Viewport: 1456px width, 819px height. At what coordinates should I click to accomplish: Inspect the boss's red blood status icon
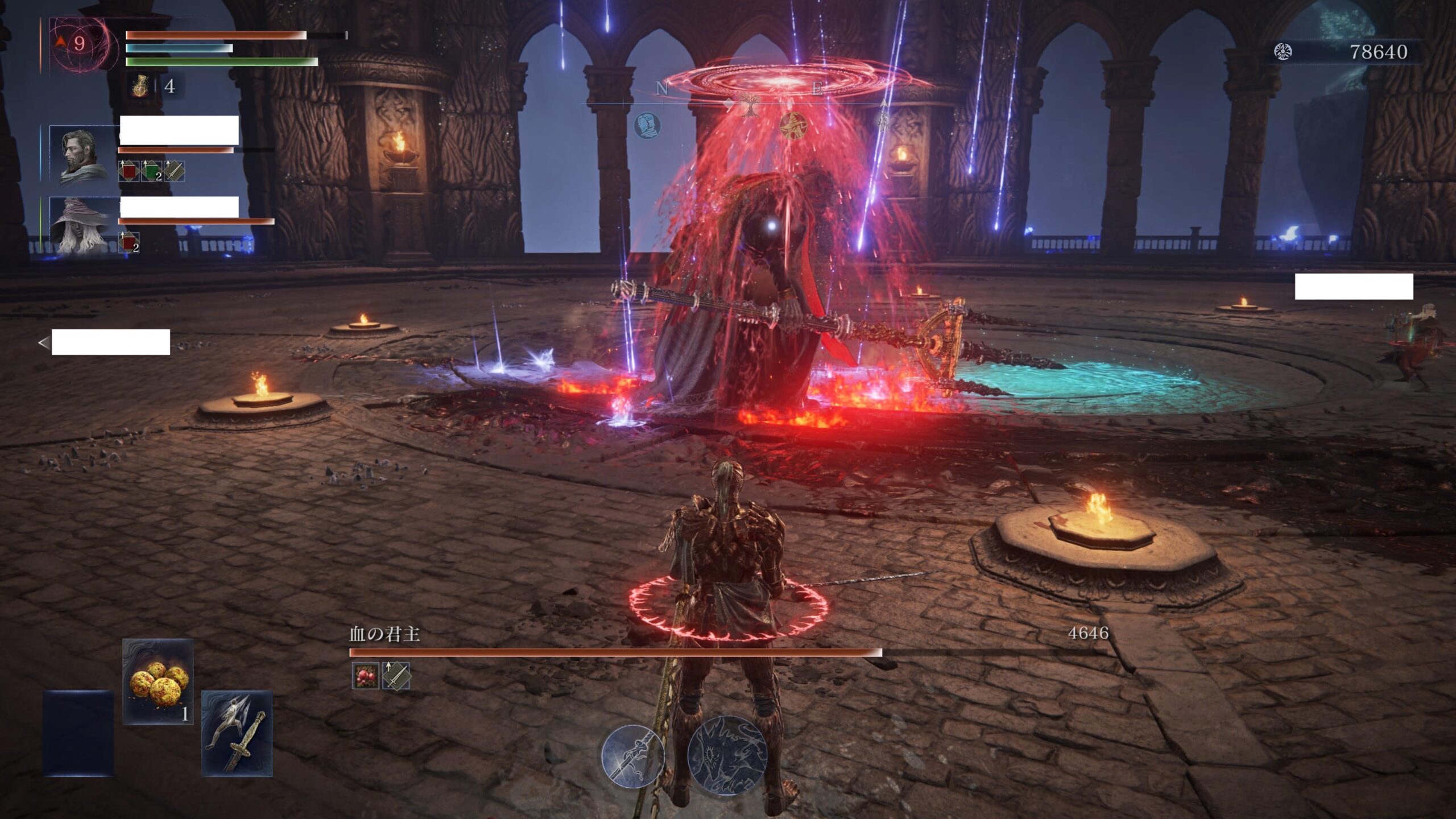(x=365, y=676)
